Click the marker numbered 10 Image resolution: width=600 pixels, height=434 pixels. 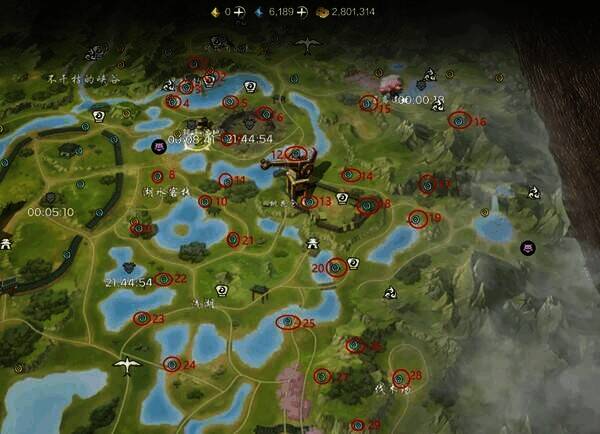pyautogui.click(x=205, y=201)
